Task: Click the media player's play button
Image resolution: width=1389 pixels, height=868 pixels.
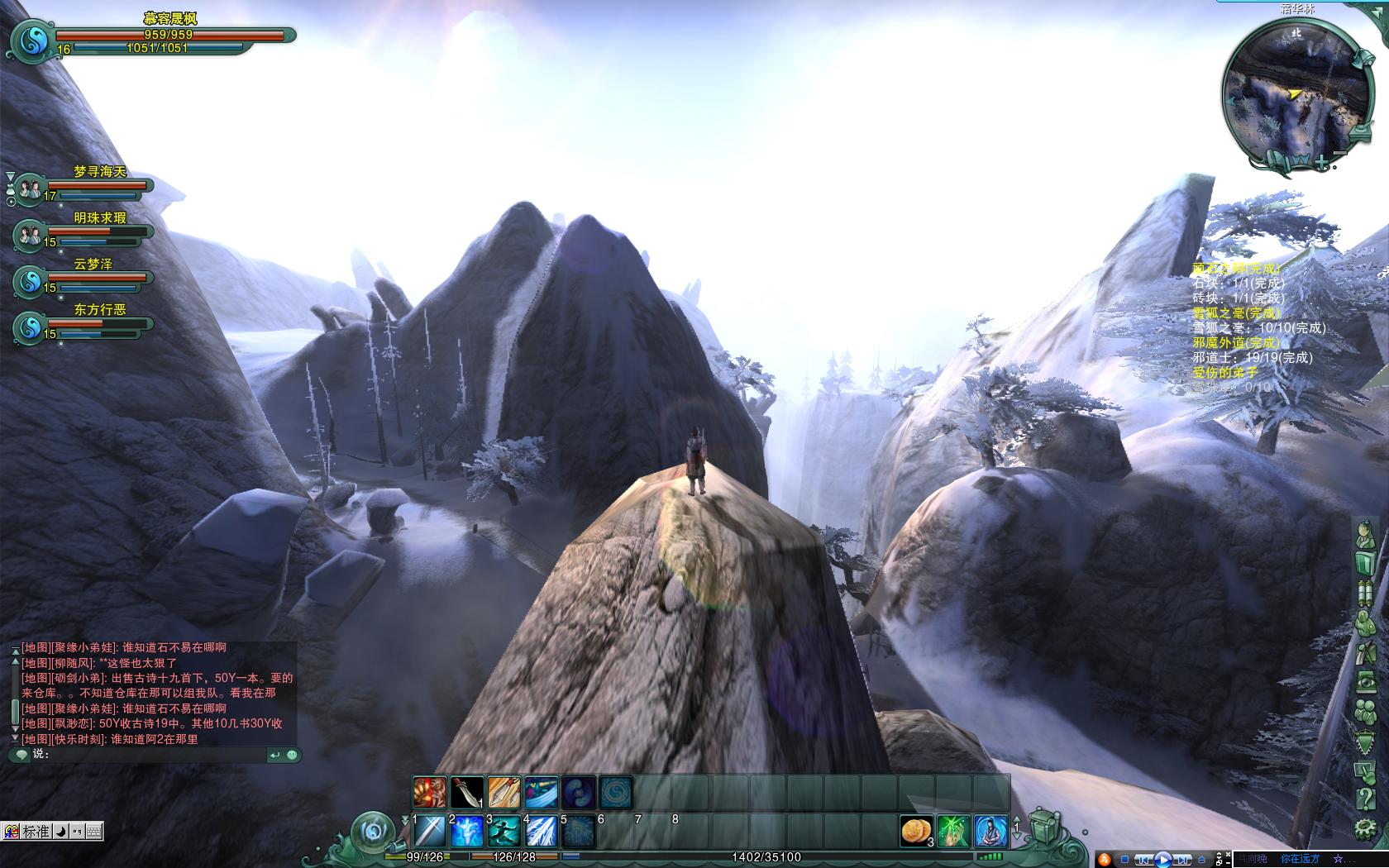Action: 1162,859
